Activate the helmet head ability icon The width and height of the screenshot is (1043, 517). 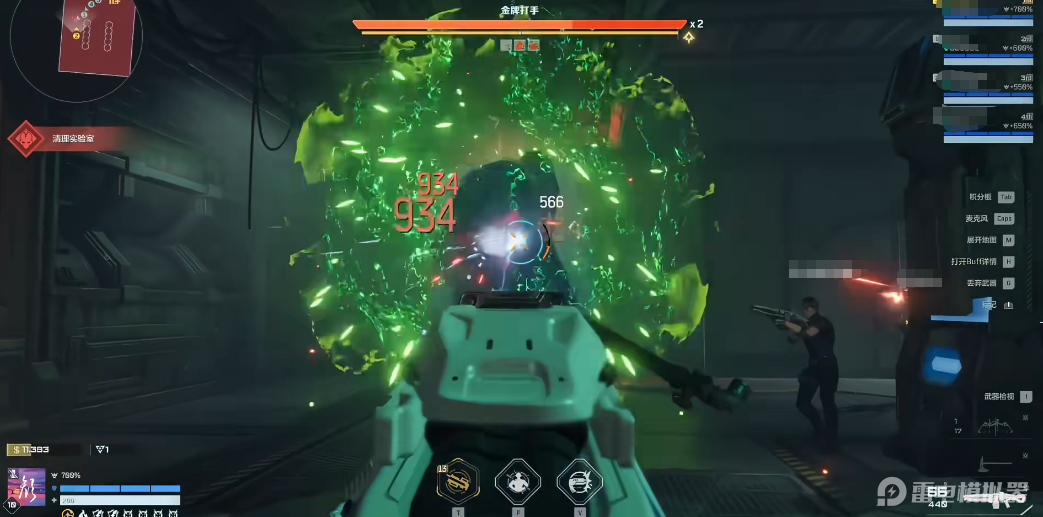pyautogui.click(x=577, y=481)
